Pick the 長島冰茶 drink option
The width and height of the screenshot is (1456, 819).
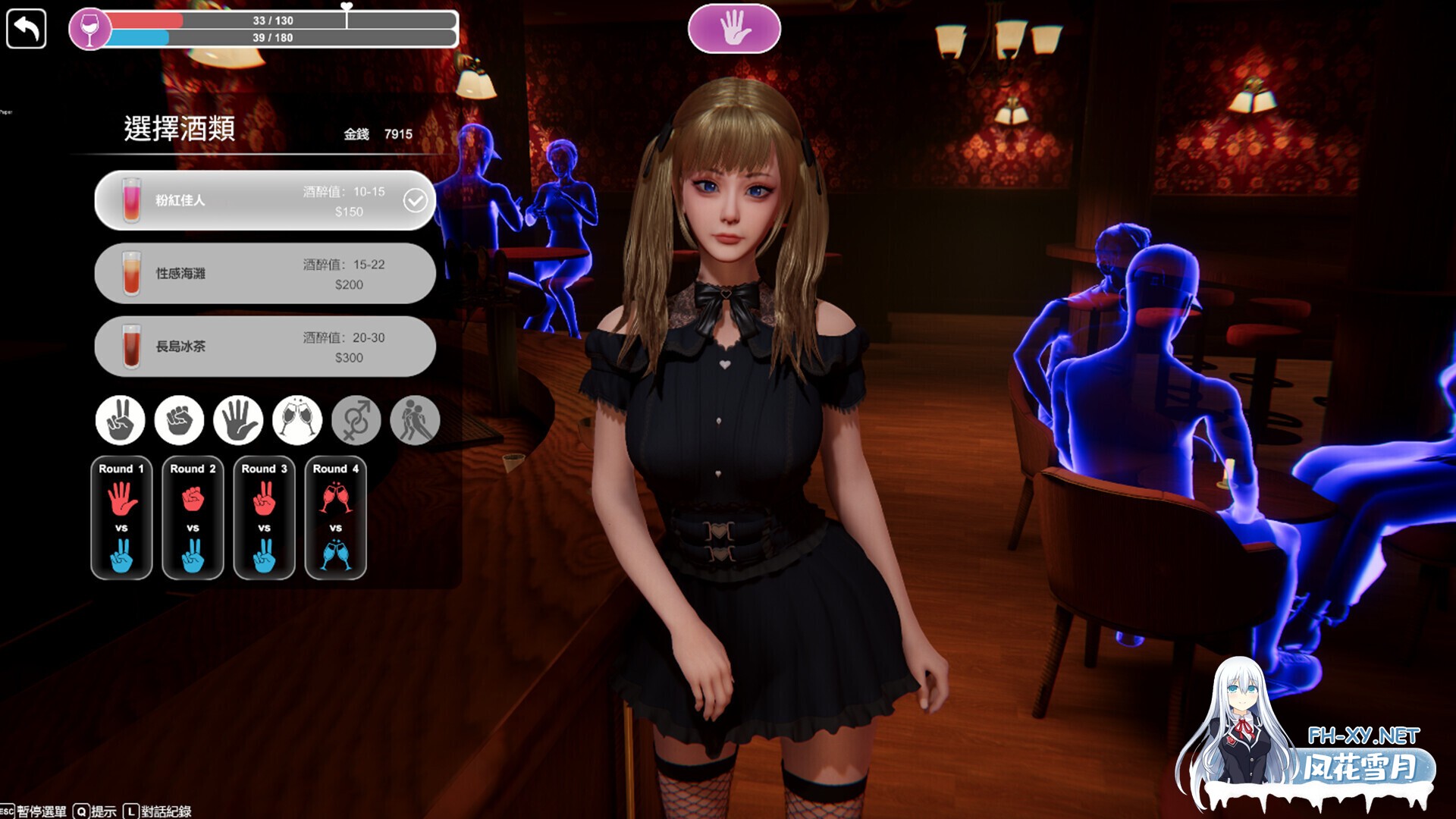point(264,346)
